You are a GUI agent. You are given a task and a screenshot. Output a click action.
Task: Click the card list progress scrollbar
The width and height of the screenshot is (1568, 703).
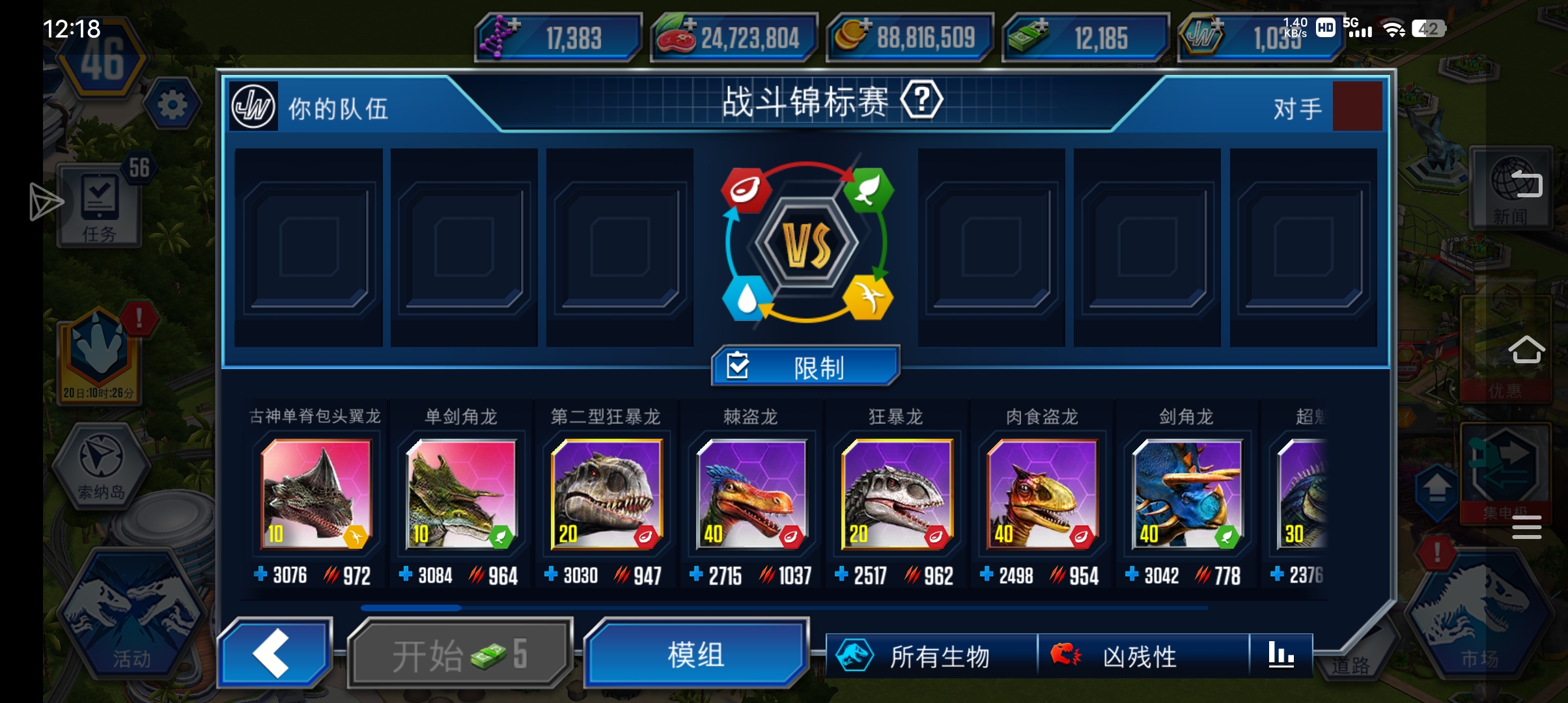pos(410,607)
